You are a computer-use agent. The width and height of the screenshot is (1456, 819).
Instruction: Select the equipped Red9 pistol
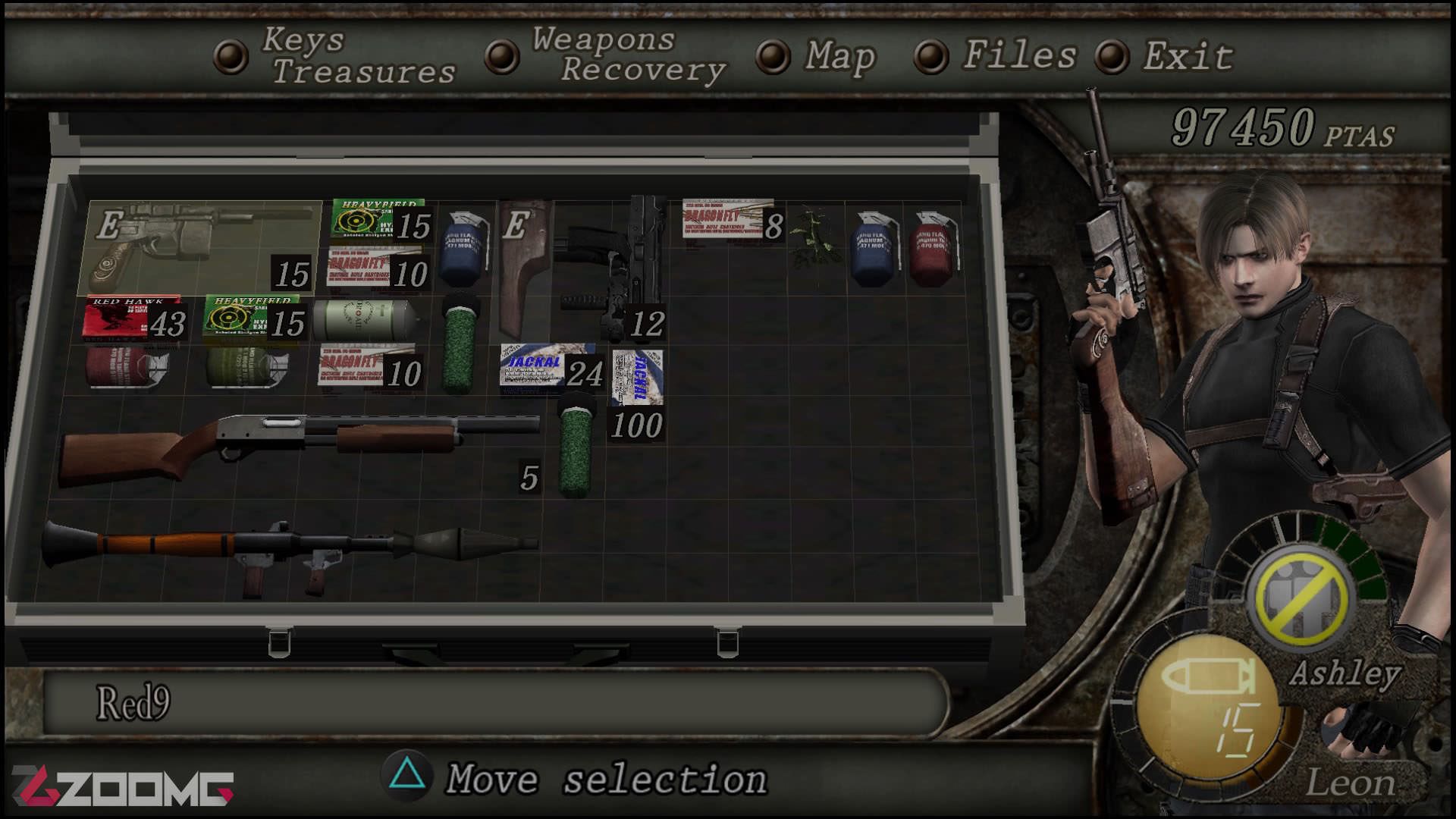200,246
